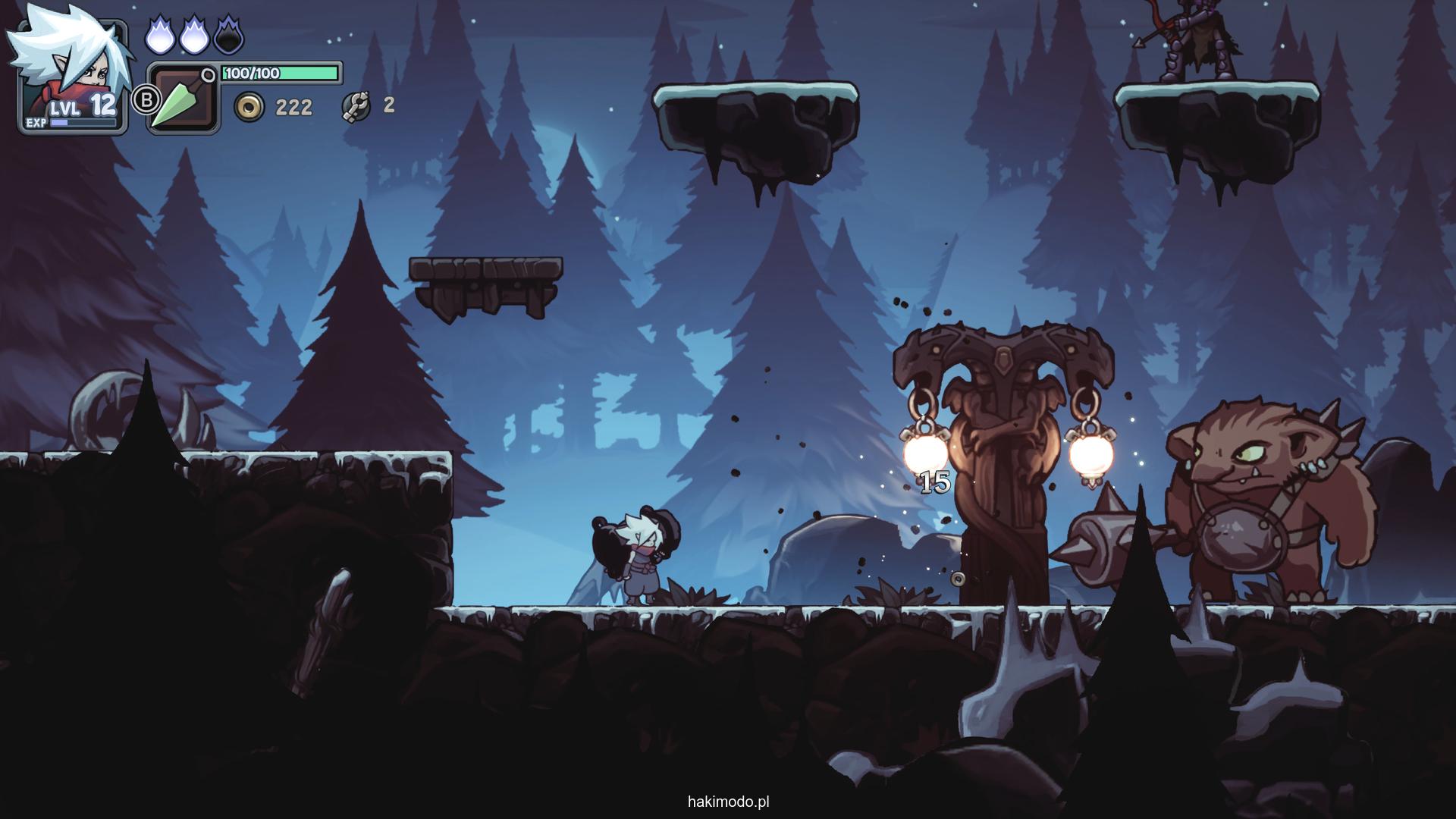Click the key counter icon

pyautogui.click(x=356, y=107)
